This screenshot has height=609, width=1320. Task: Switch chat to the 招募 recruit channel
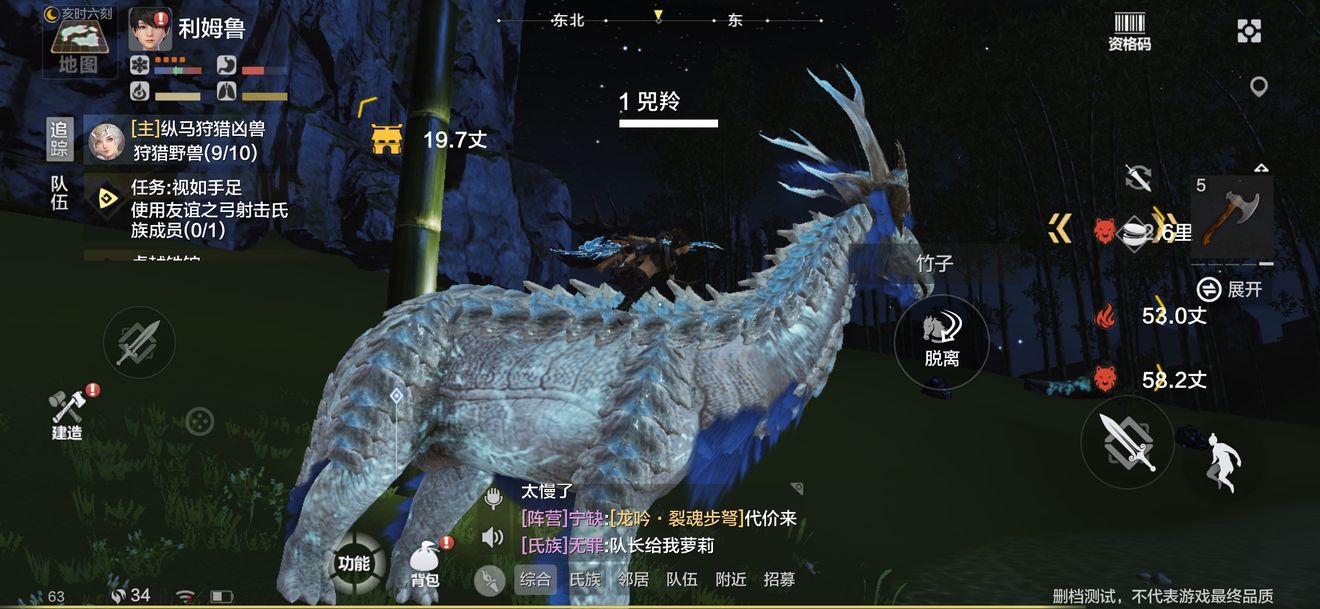[780, 579]
